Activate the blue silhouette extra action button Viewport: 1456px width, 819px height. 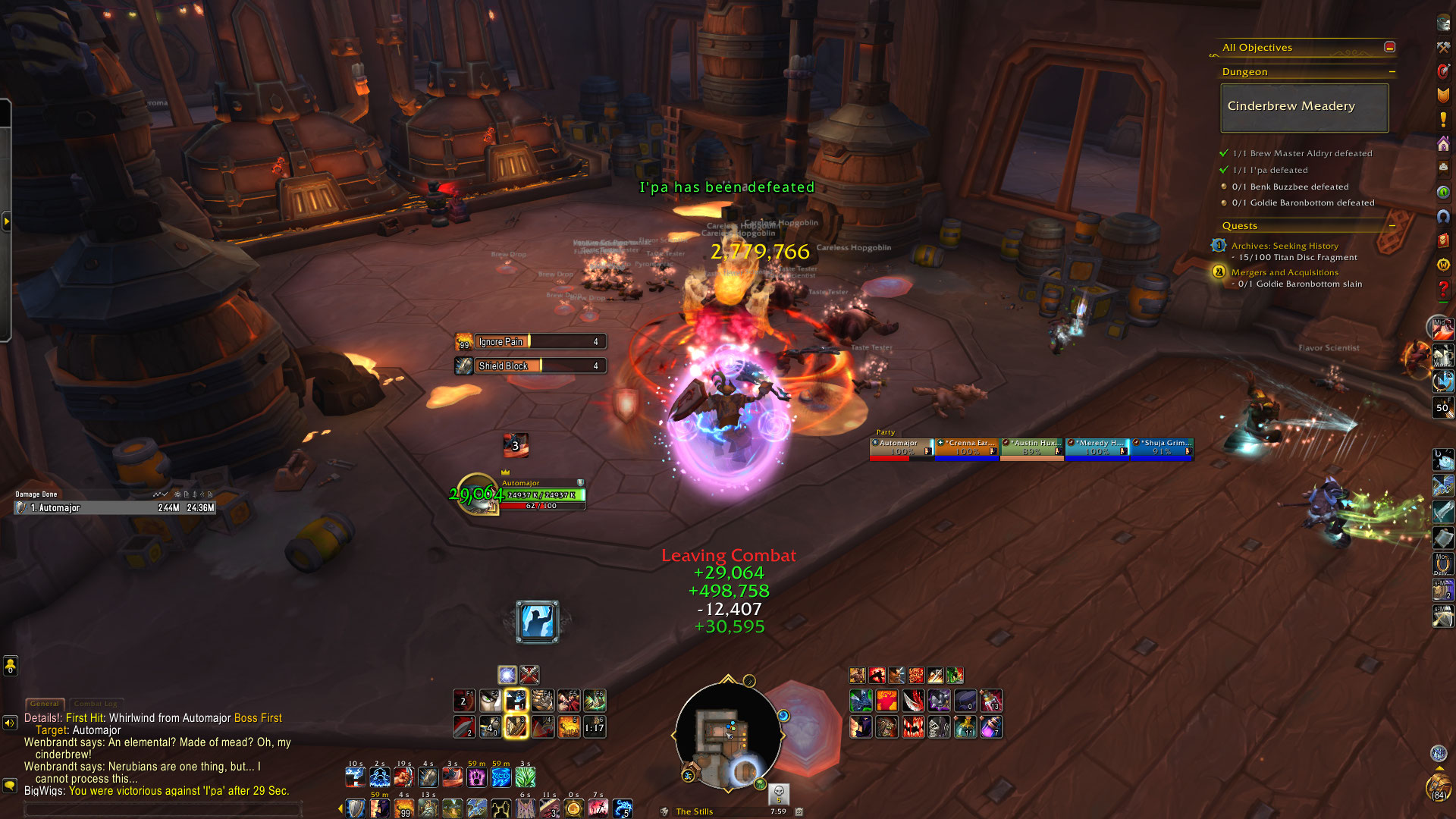point(538,622)
